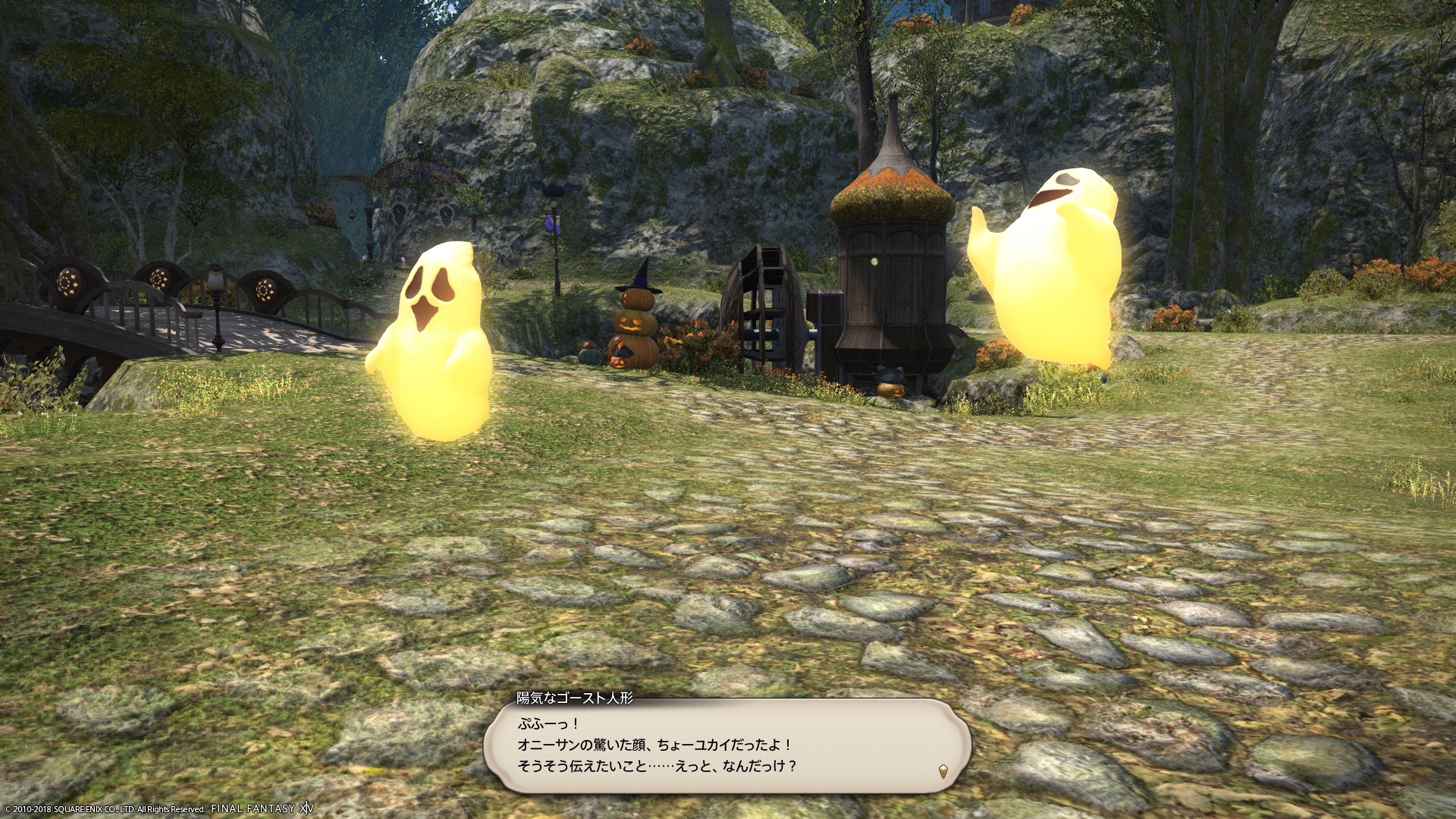Click the dialogue continue arrow indicator
1456x819 pixels.
(943, 772)
